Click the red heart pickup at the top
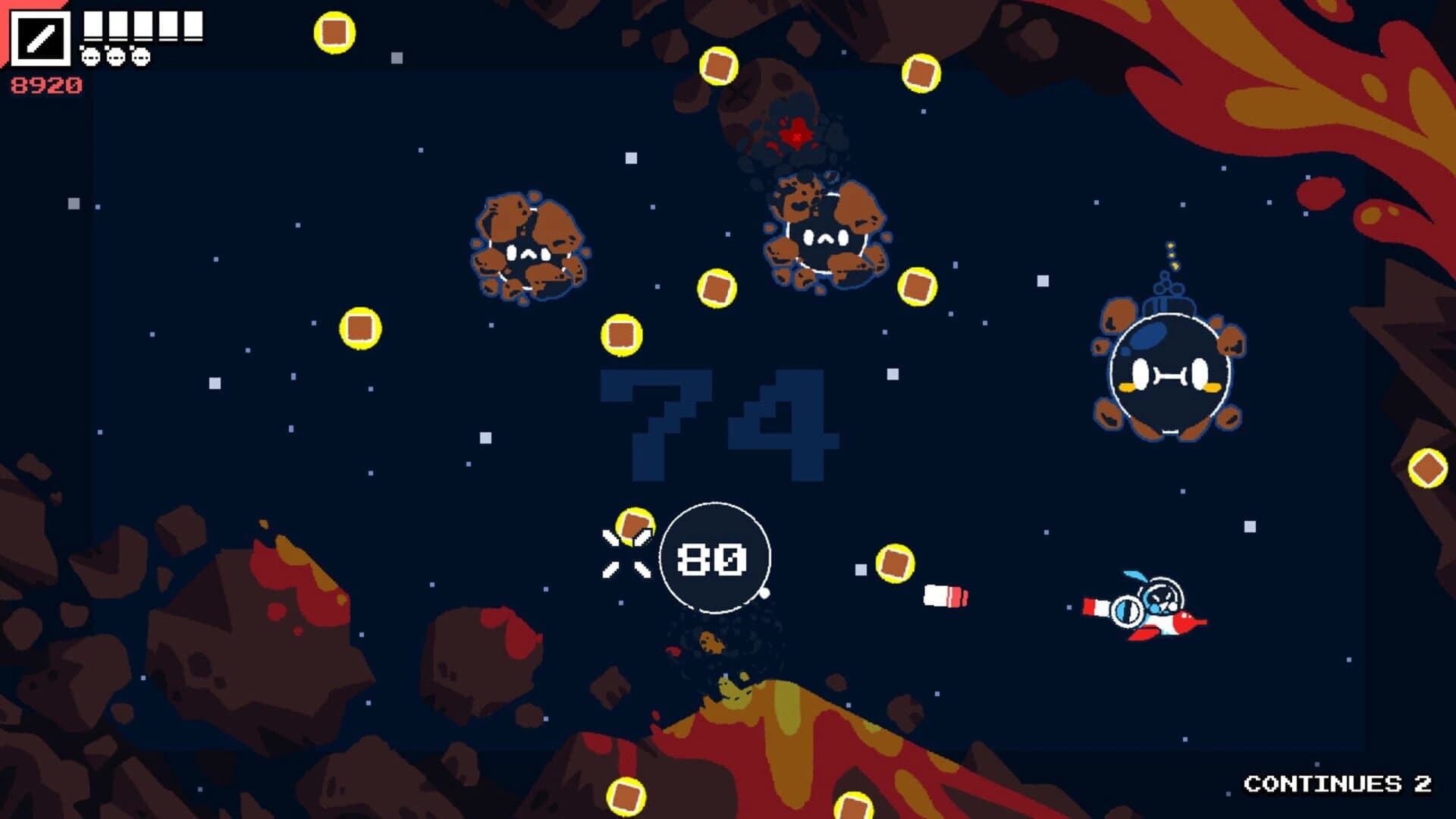This screenshot has height=819, width=1456. click(795, 134)
